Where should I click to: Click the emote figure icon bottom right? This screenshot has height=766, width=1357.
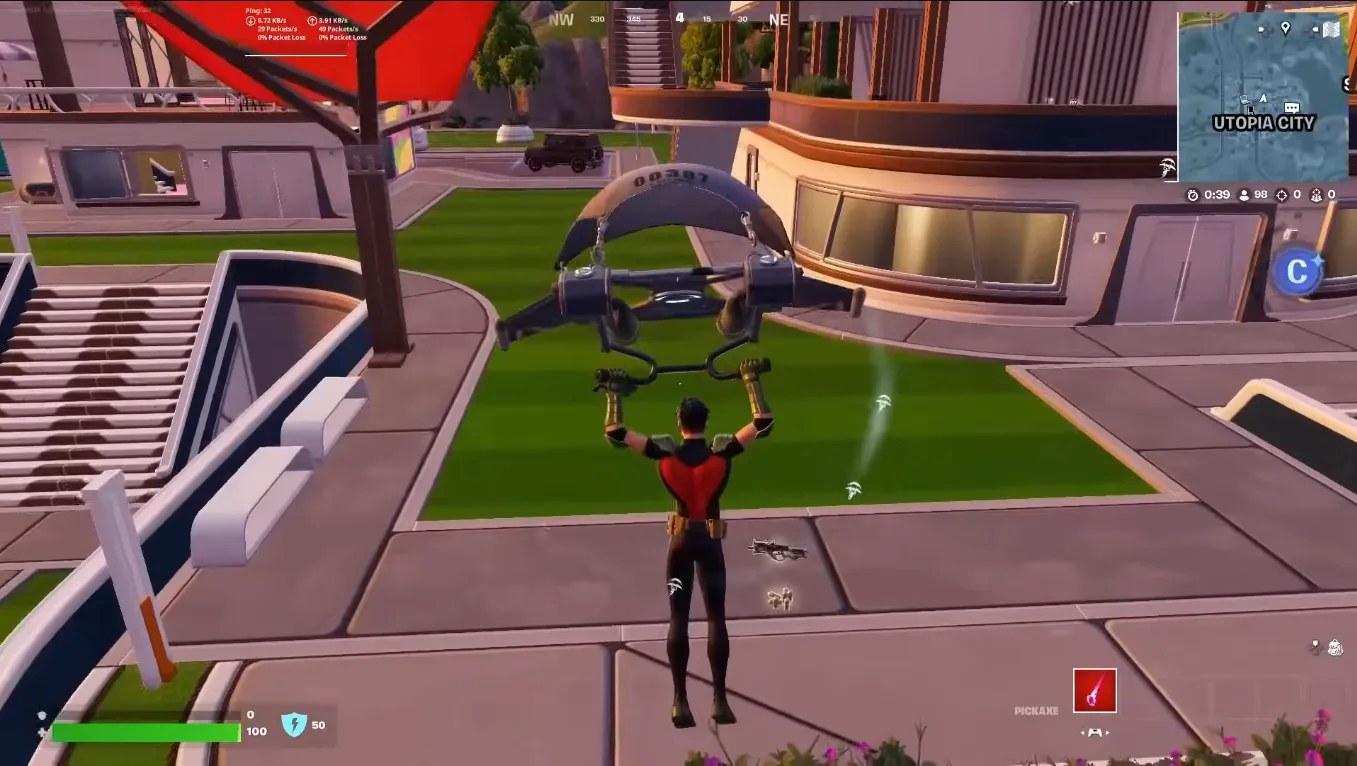[x=1335, y=648]
